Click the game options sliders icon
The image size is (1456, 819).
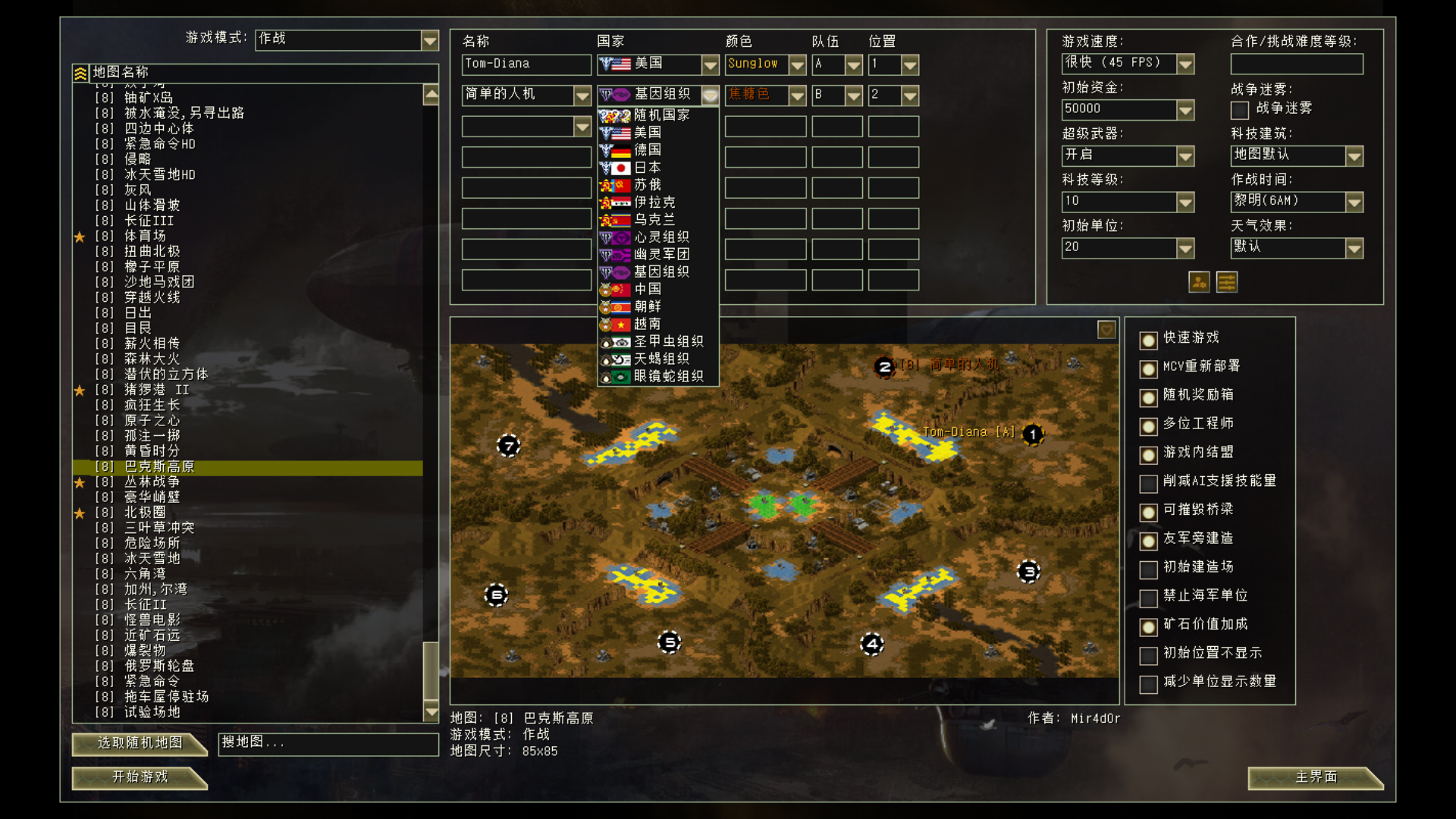tap(1226, 282)
